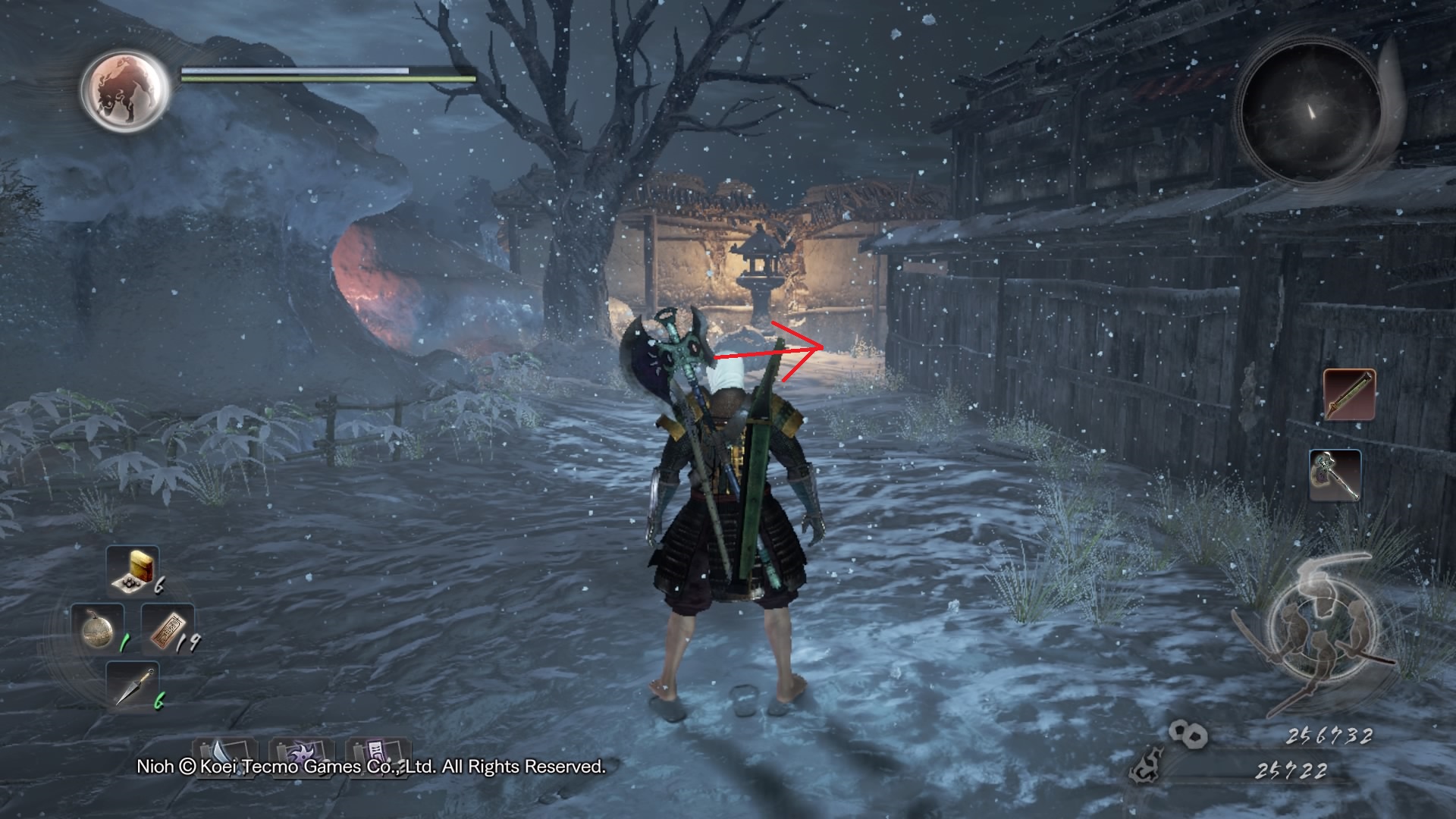Viewport: 1456px width, 819px height.
Task: Open the circular radar minimap
Action: coord(1310,111)
